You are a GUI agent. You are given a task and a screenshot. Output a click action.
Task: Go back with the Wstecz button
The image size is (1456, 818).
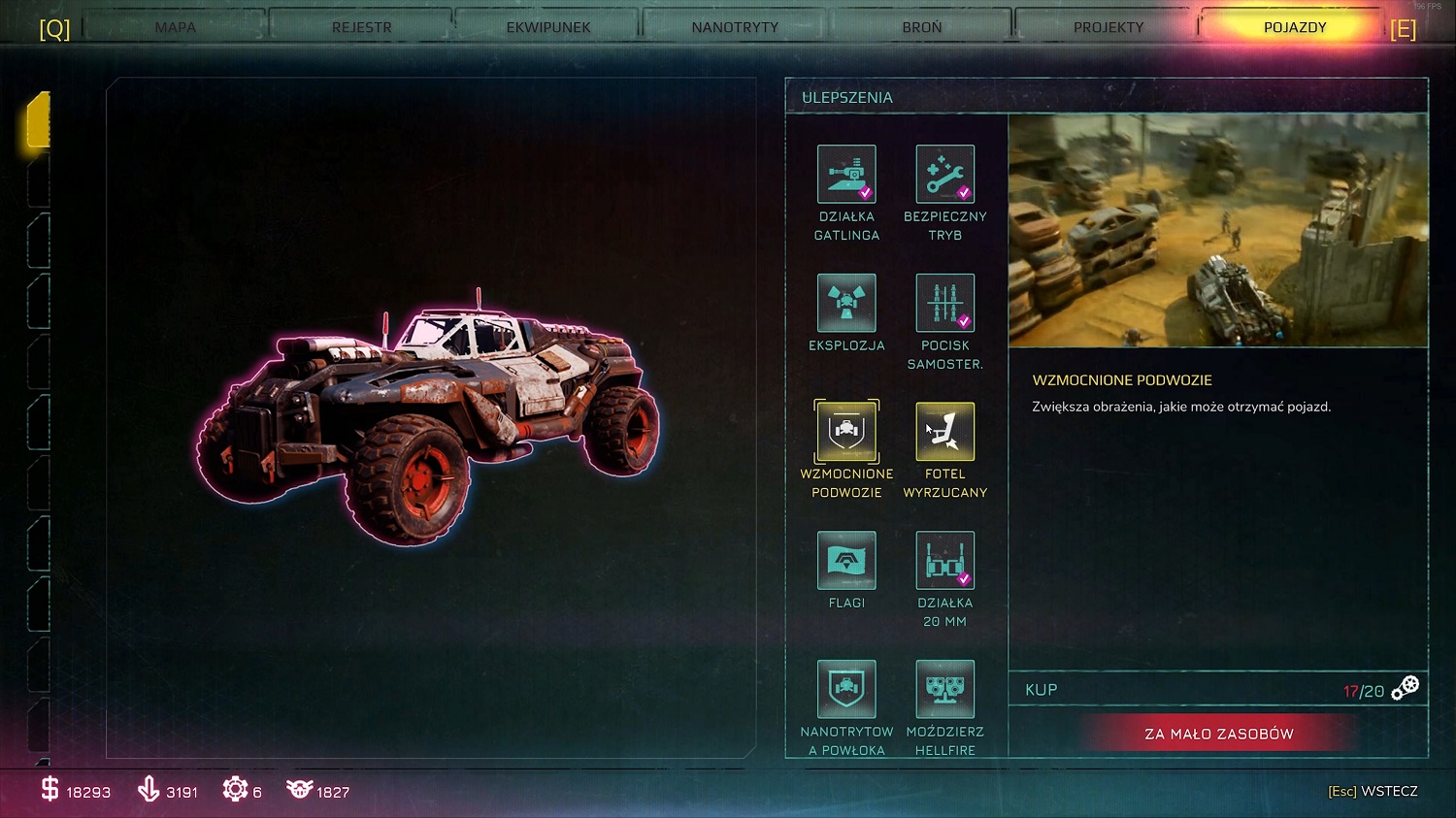coord(1373,791)
